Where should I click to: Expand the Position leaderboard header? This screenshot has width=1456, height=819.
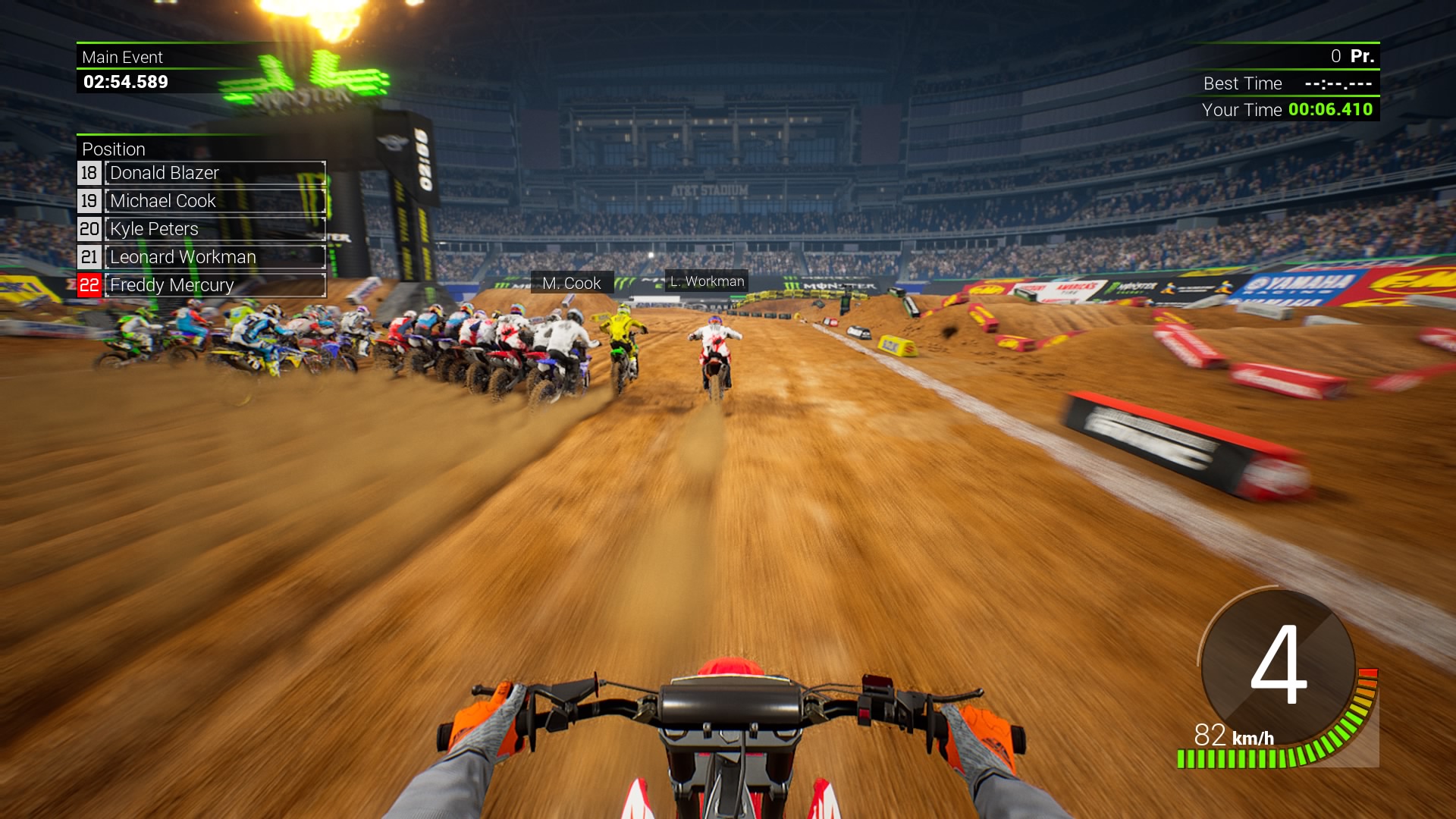coord(114,149)
